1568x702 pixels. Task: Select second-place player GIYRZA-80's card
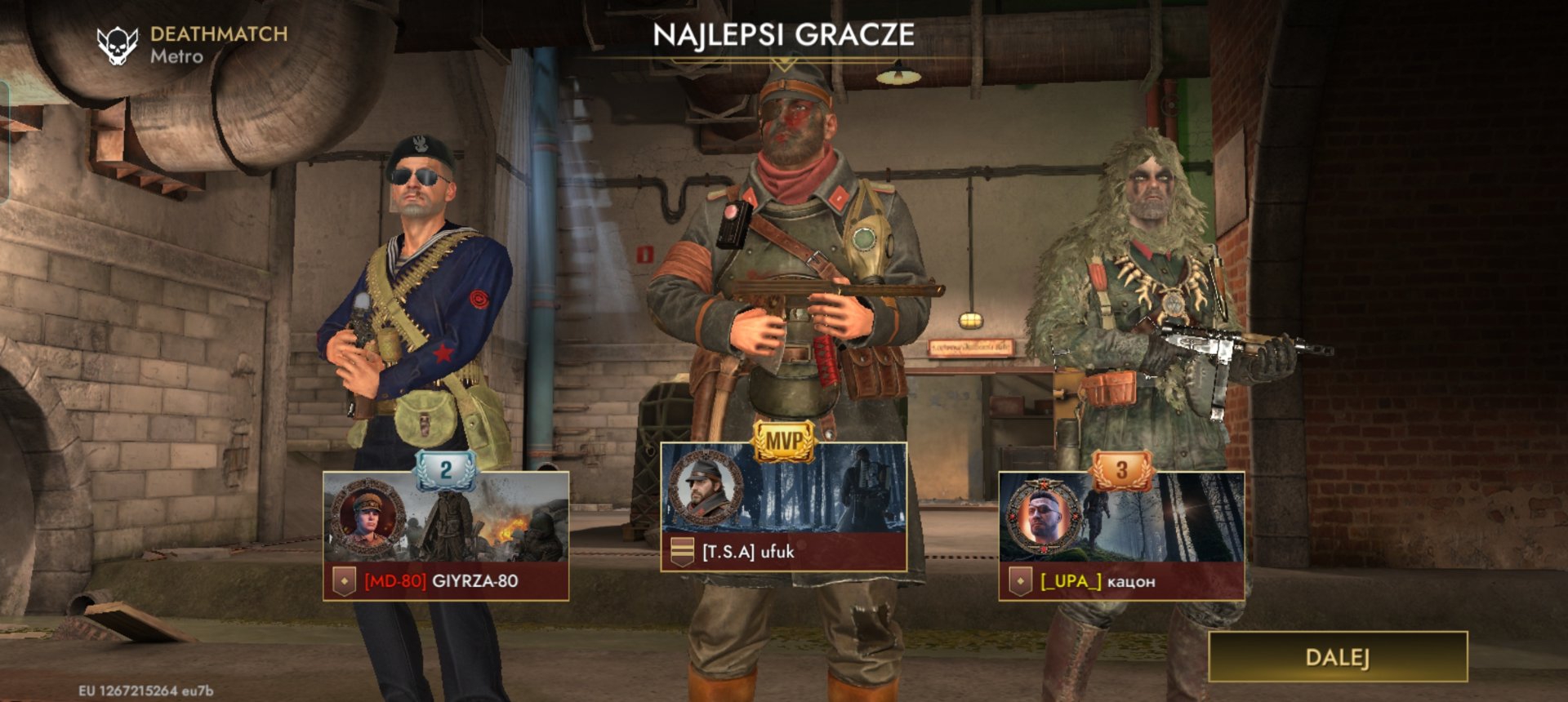pos(446,536)
